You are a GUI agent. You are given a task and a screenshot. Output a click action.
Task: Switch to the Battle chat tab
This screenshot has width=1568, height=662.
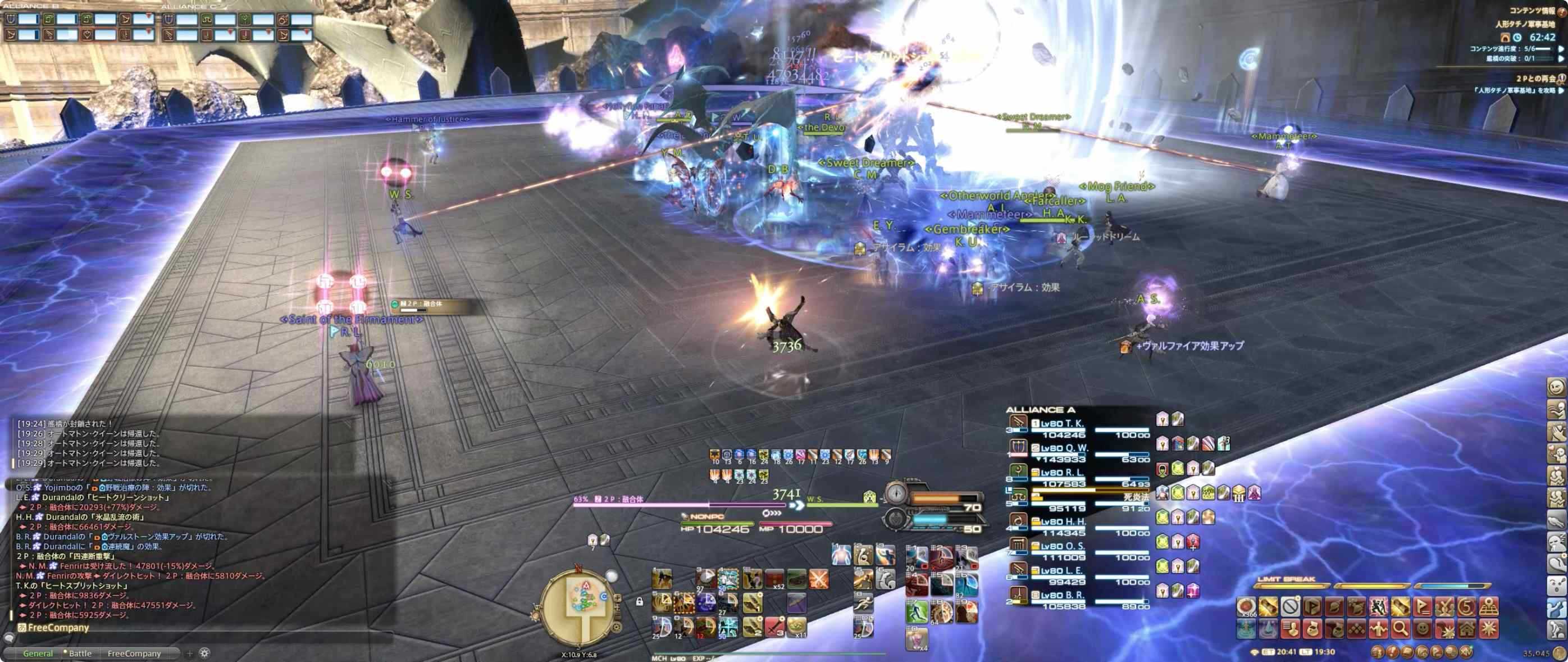click(x=80, y=653)
